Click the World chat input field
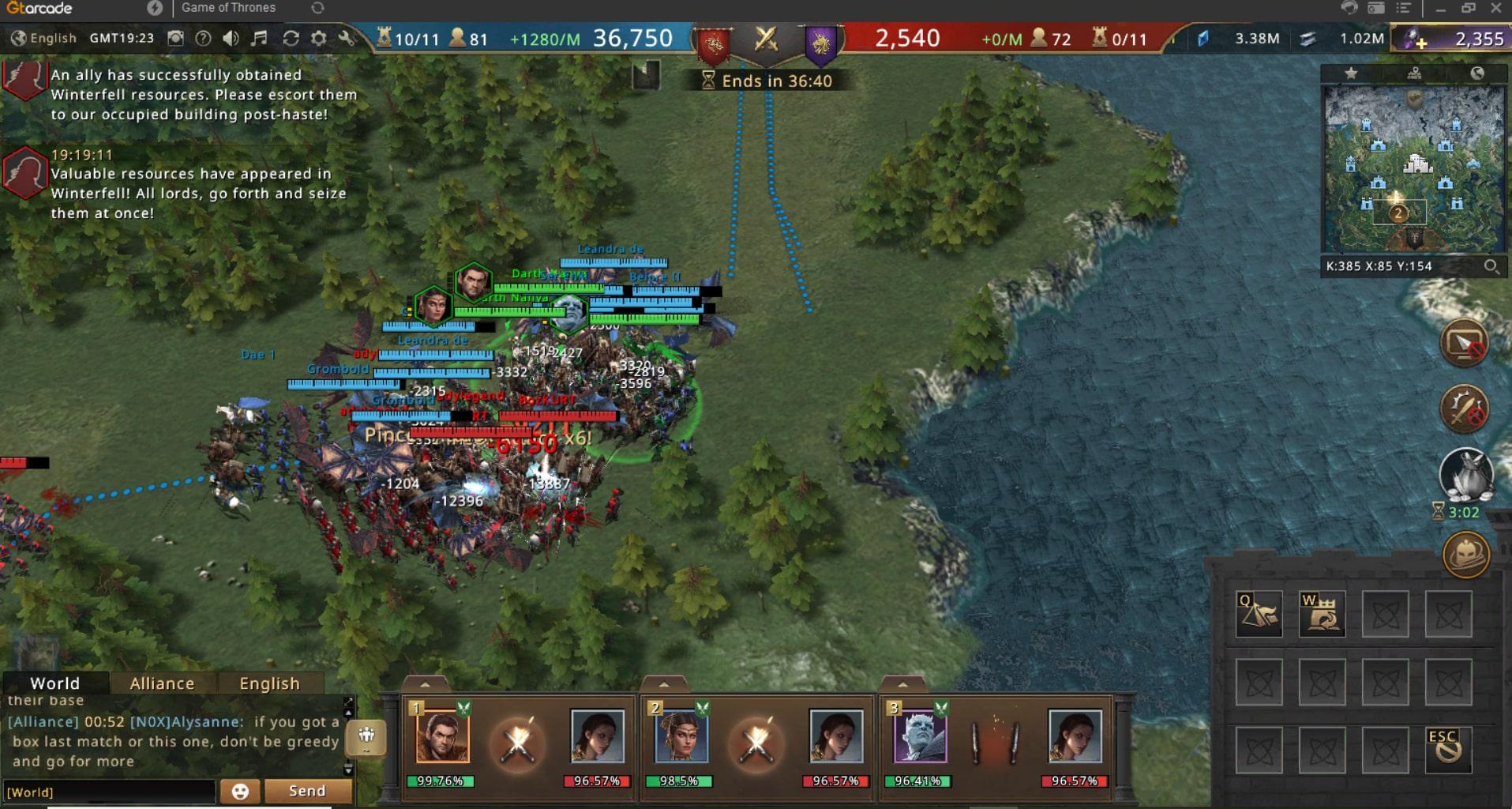 pos(109,792)
